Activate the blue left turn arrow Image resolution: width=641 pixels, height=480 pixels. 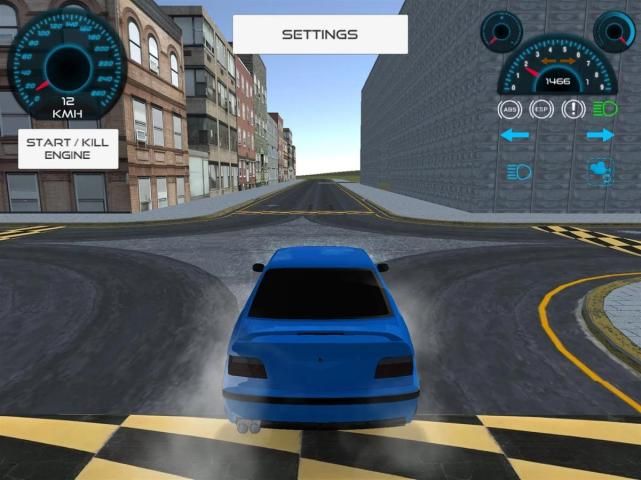(514, 135)
